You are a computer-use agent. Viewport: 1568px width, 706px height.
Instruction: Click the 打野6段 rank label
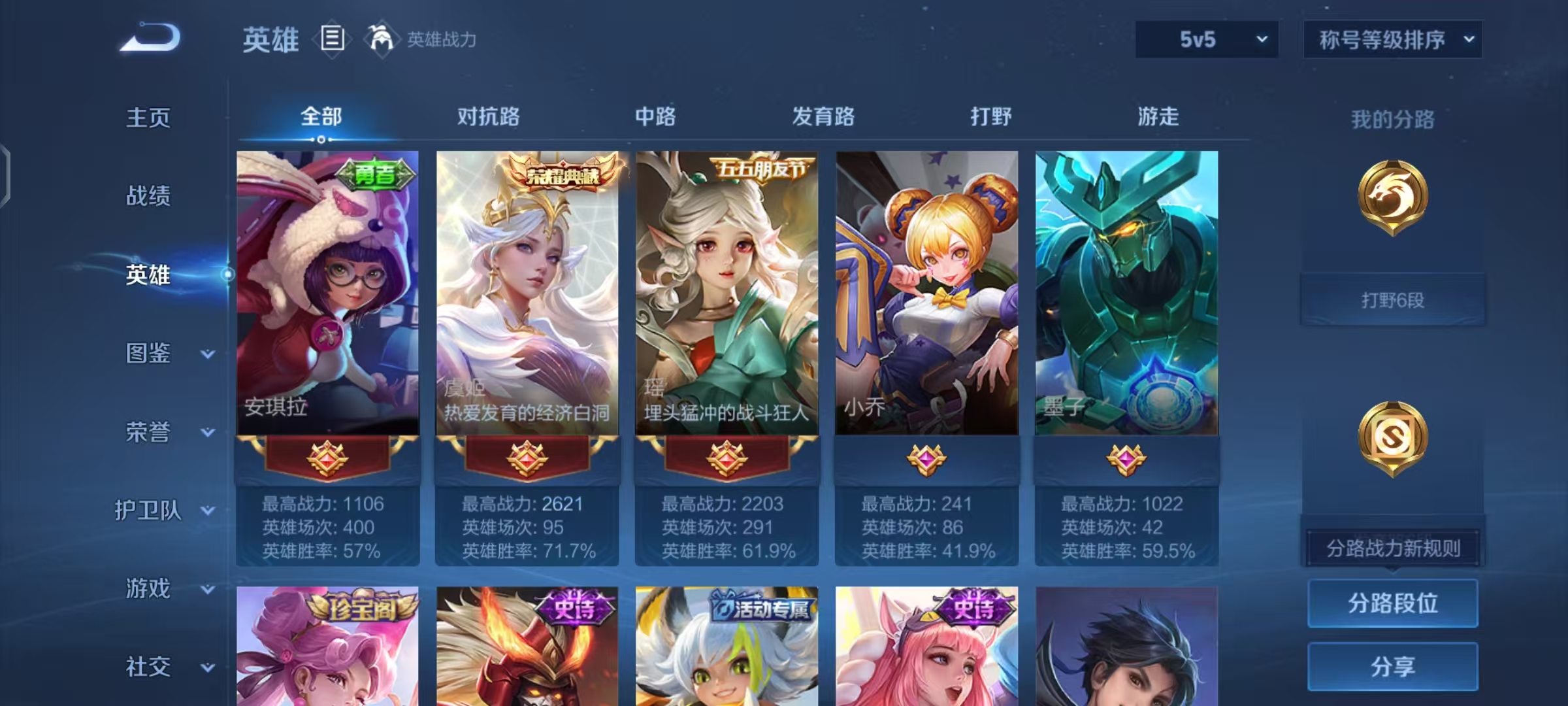[x=1392, y=299]
